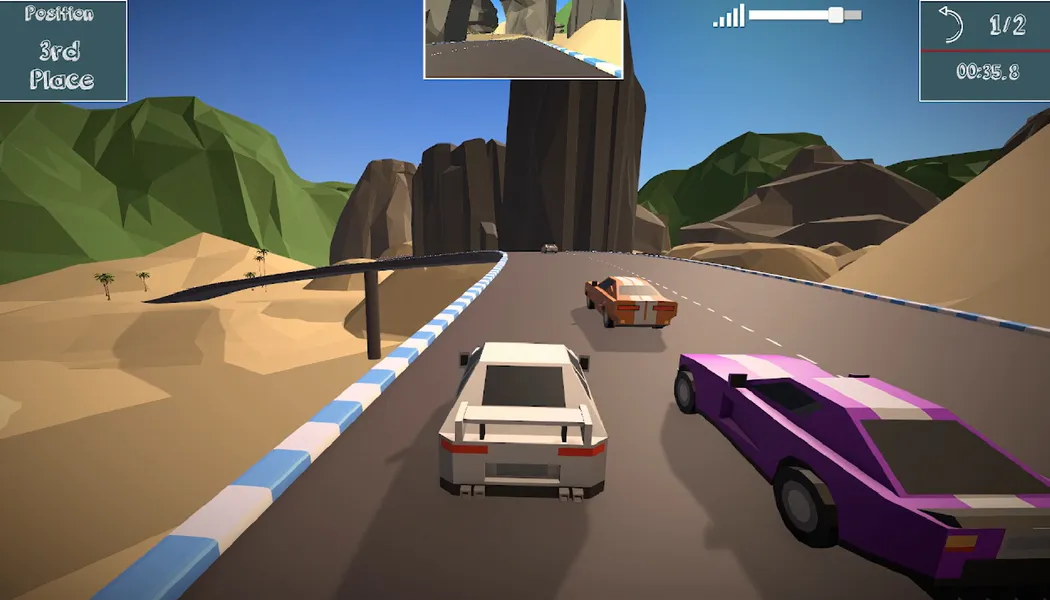1050x600 pixels.
Task: Click the volume bars icon
Action: pos(729,16)
